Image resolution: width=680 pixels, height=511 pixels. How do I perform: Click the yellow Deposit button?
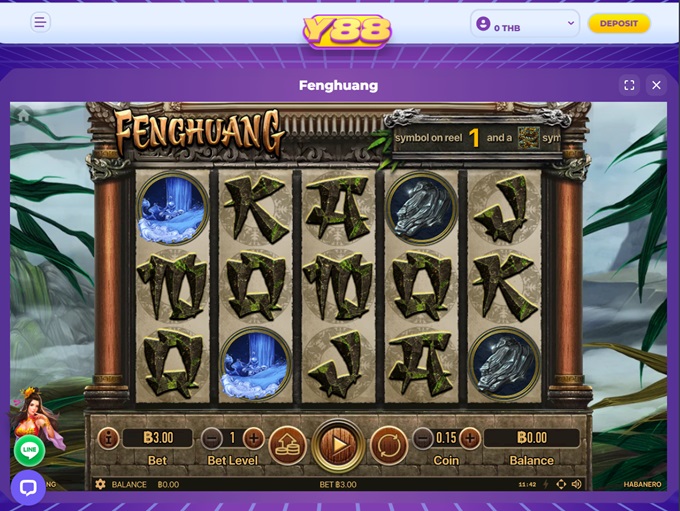(x=618, y=23)
